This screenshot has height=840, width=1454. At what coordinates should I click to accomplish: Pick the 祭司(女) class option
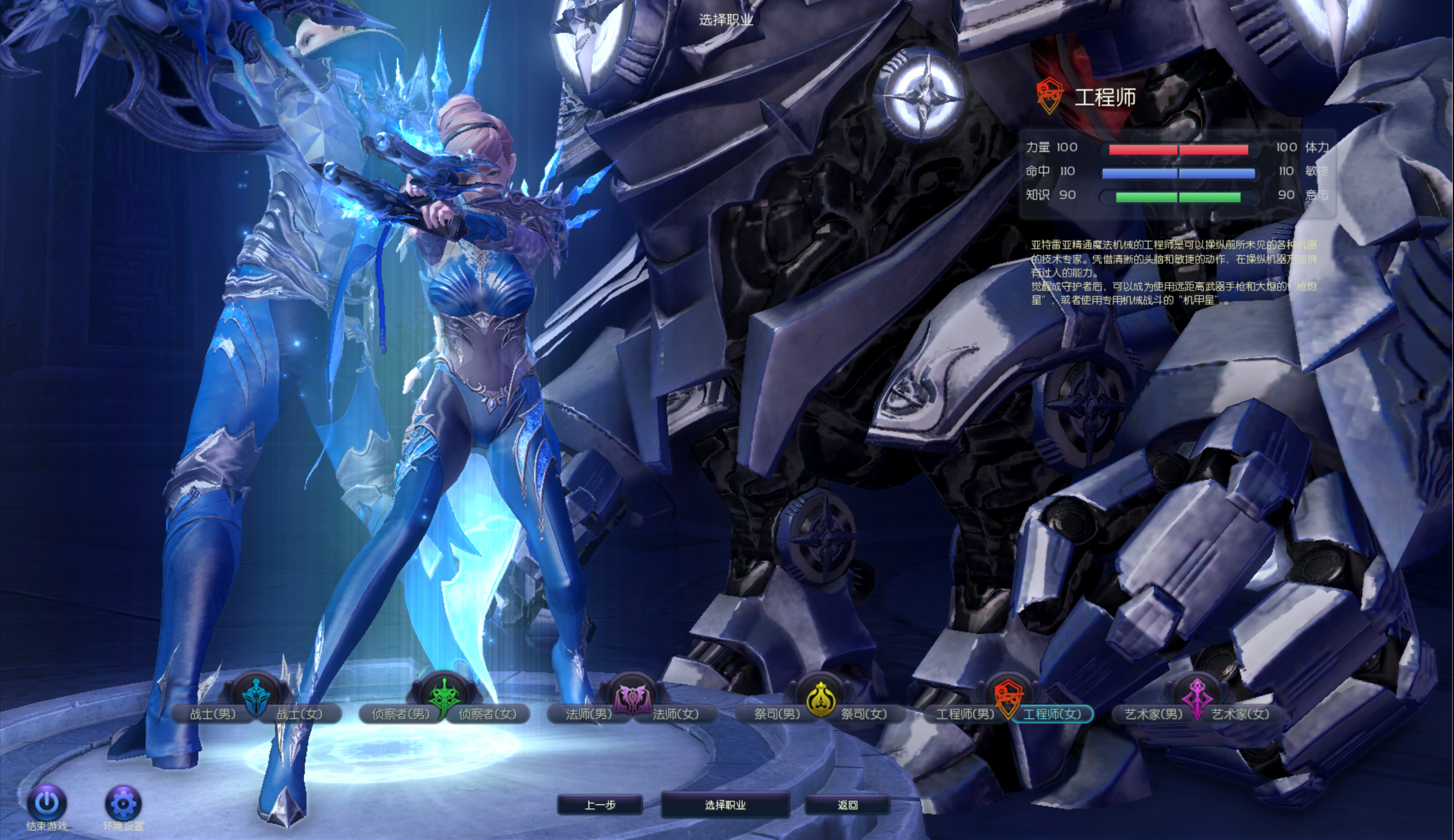pyautogui.click(x=864, y=714)
